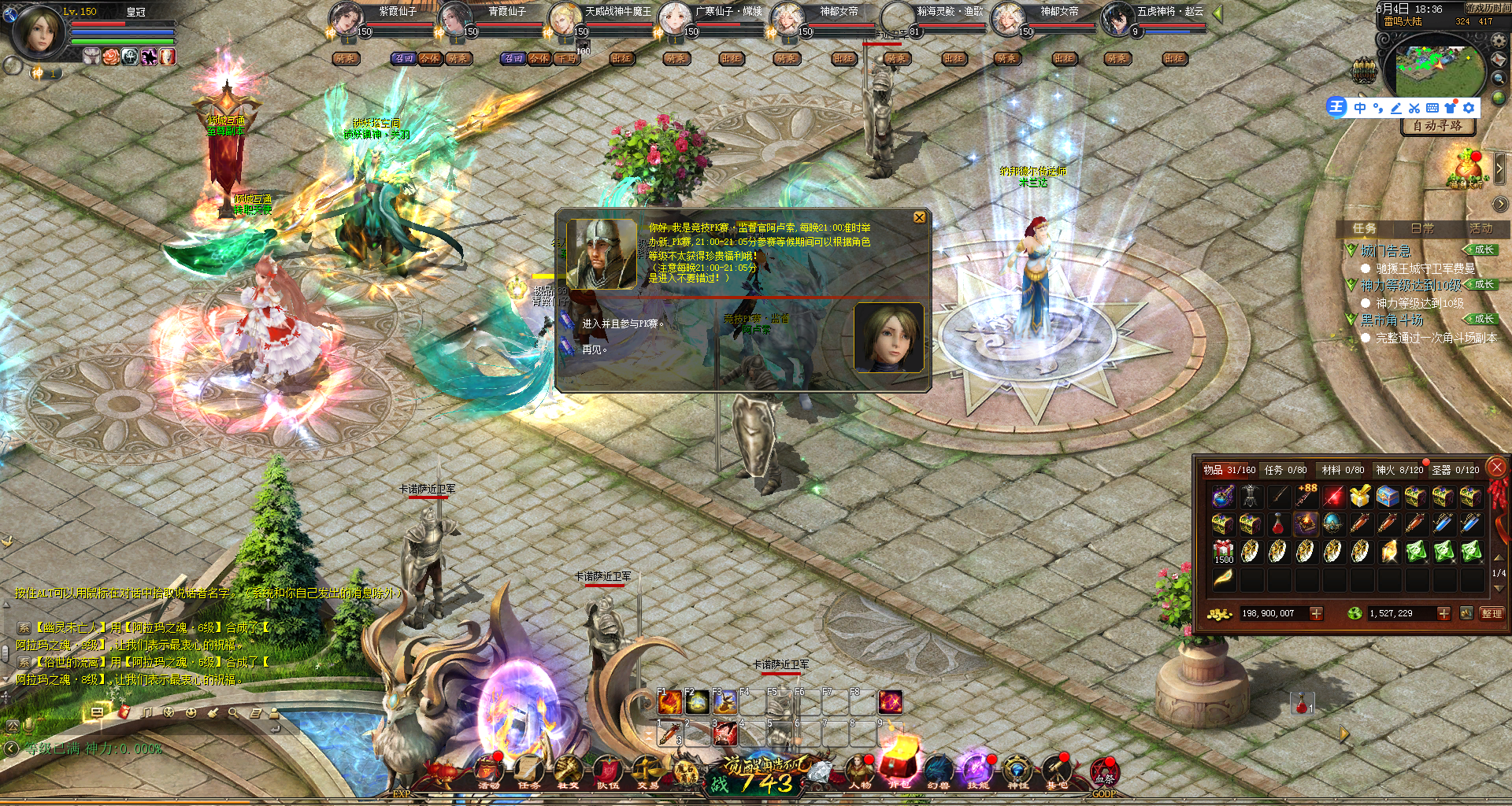Close the inventory bag panel
Screen dimensions: 1512x806
pyautogui.click(x=1496, y=468)
